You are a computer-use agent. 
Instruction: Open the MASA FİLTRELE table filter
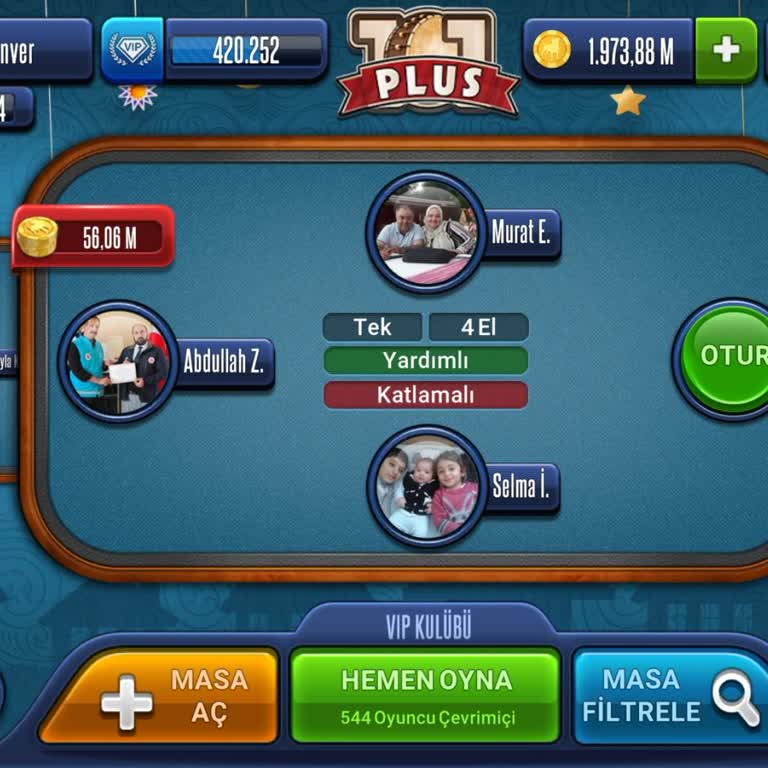coord(670,697)
